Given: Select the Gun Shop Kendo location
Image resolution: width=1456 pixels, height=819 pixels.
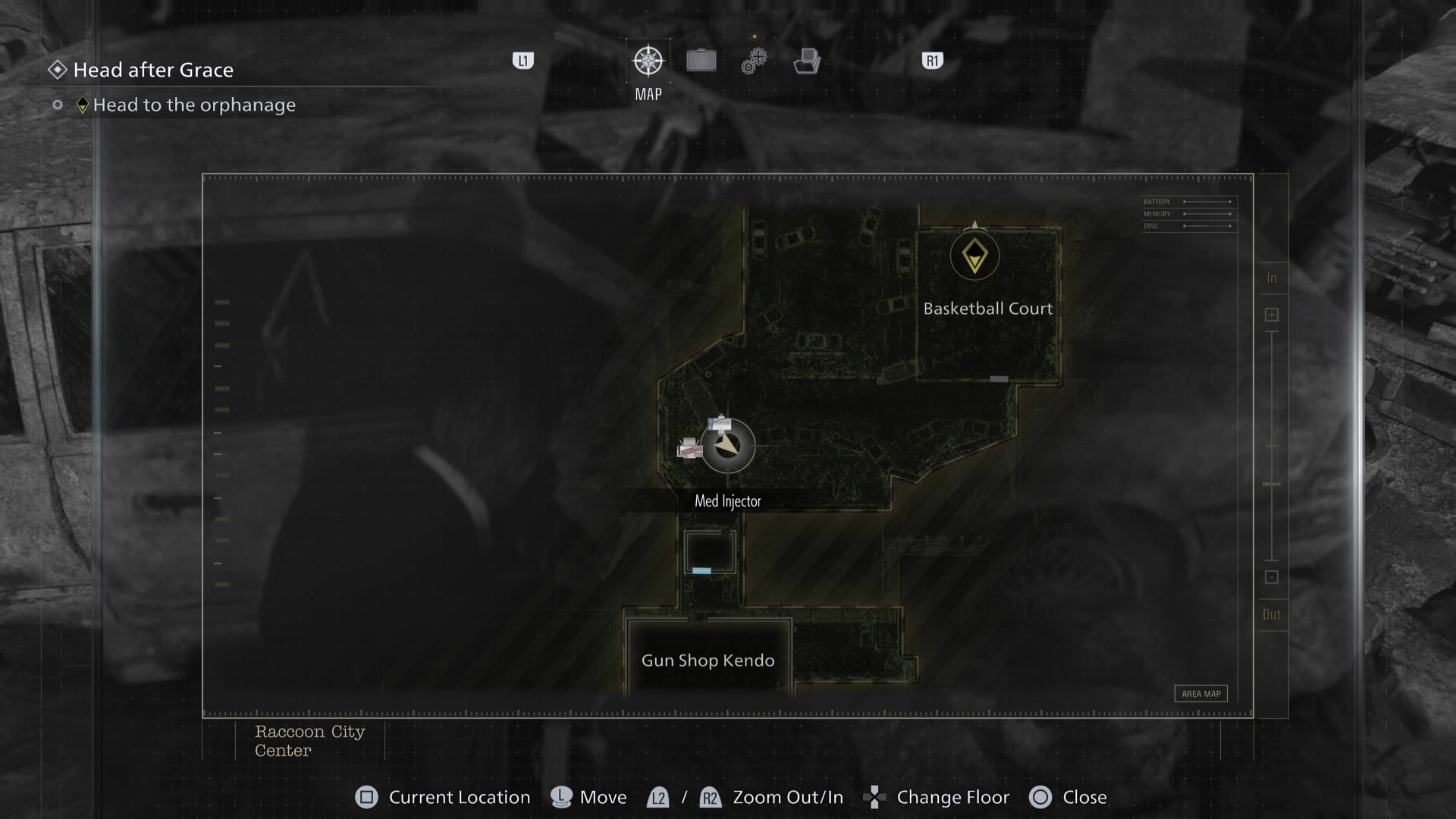Looking at the screenshot, I should tap(708, 661).
